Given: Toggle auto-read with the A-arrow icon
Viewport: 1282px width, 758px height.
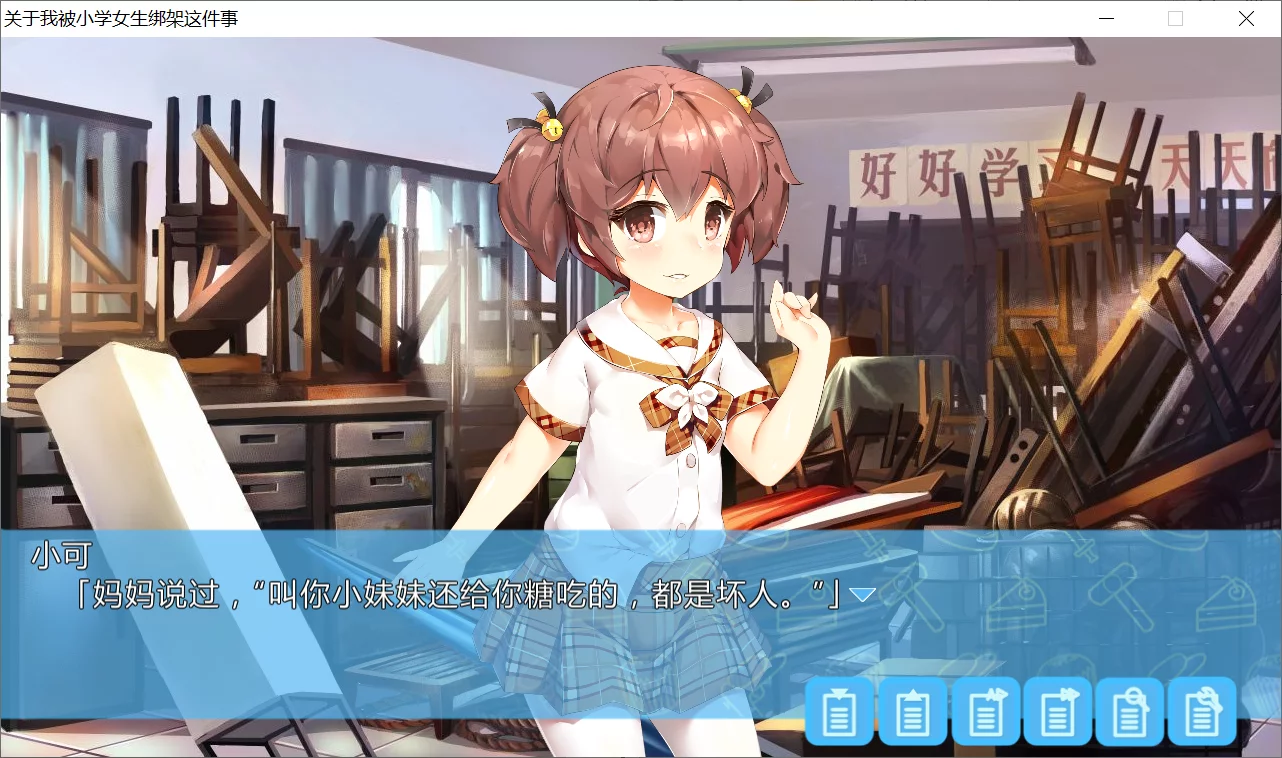Looking at the screenshot, I should tap(985, 713).
